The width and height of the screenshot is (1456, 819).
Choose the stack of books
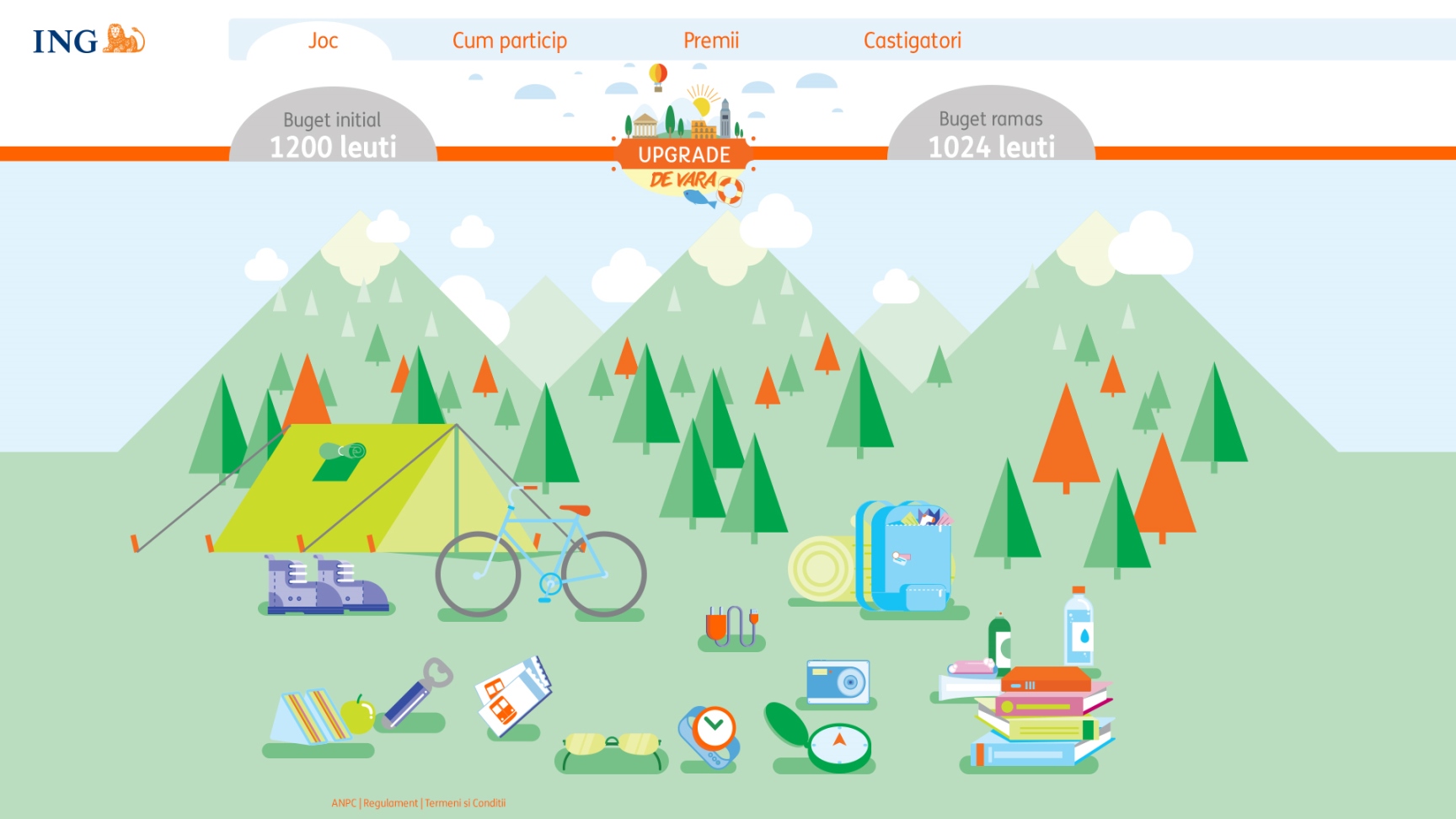(x=1041, y=716)
